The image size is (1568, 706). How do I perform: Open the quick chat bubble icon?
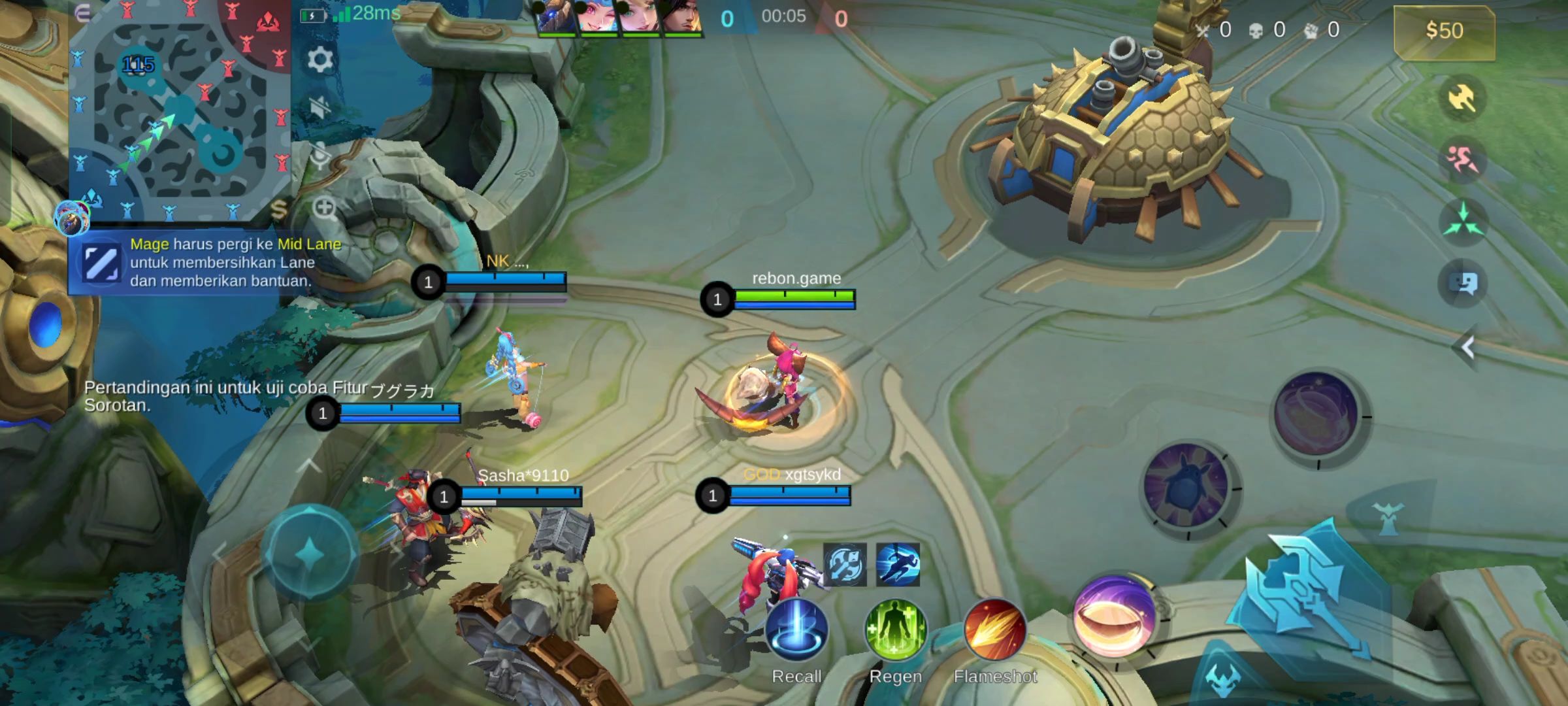(1462, 283)
